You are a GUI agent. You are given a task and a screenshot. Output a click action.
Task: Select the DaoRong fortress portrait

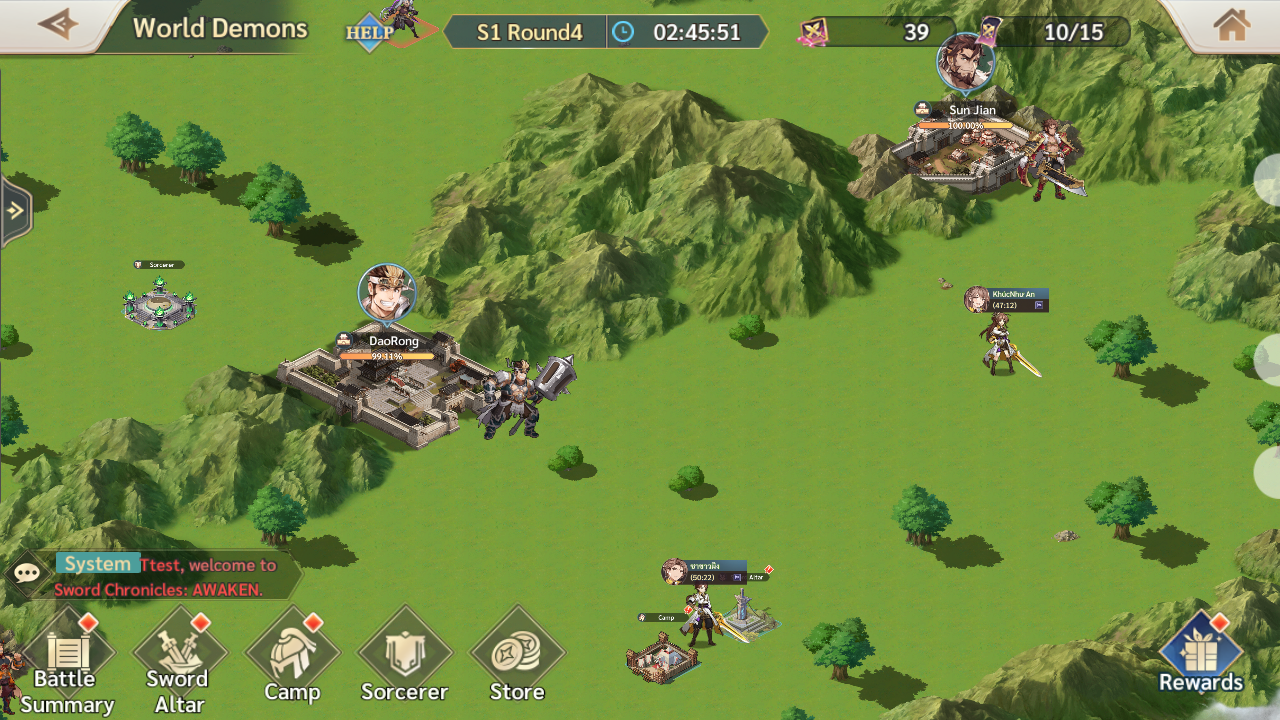pos(386,292)
